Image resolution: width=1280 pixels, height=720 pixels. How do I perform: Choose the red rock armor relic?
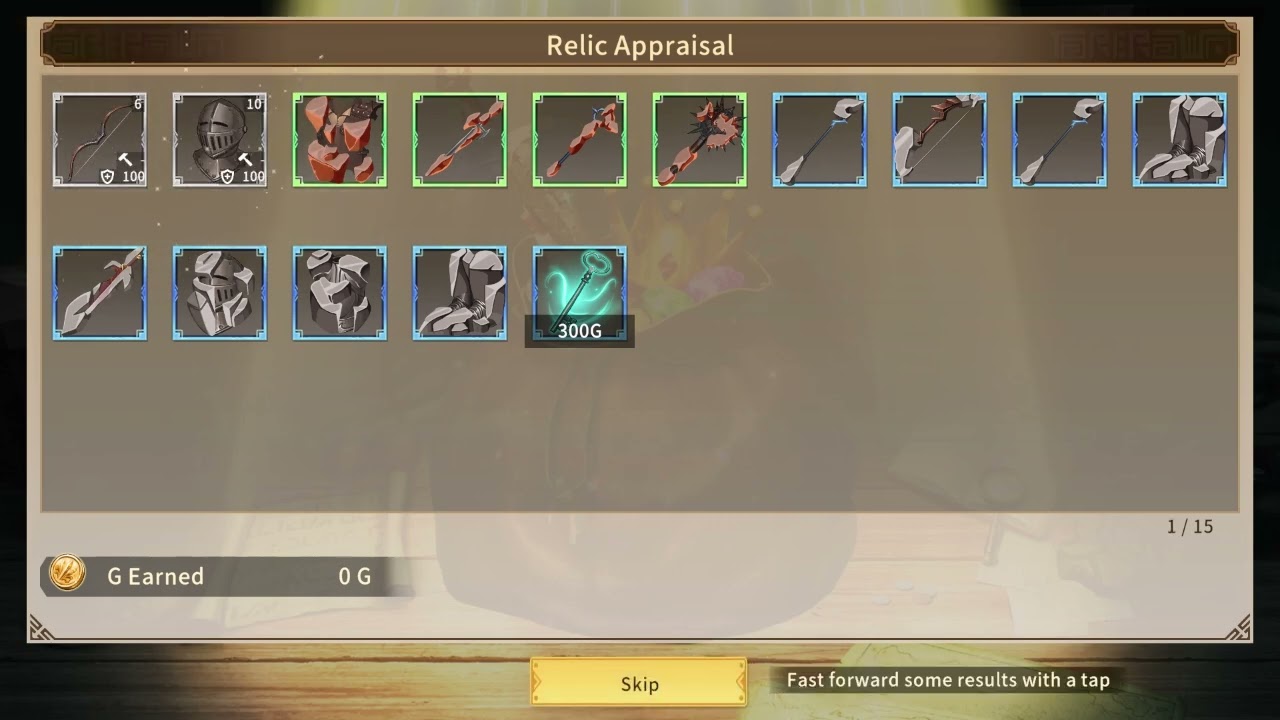pos(340,140)
